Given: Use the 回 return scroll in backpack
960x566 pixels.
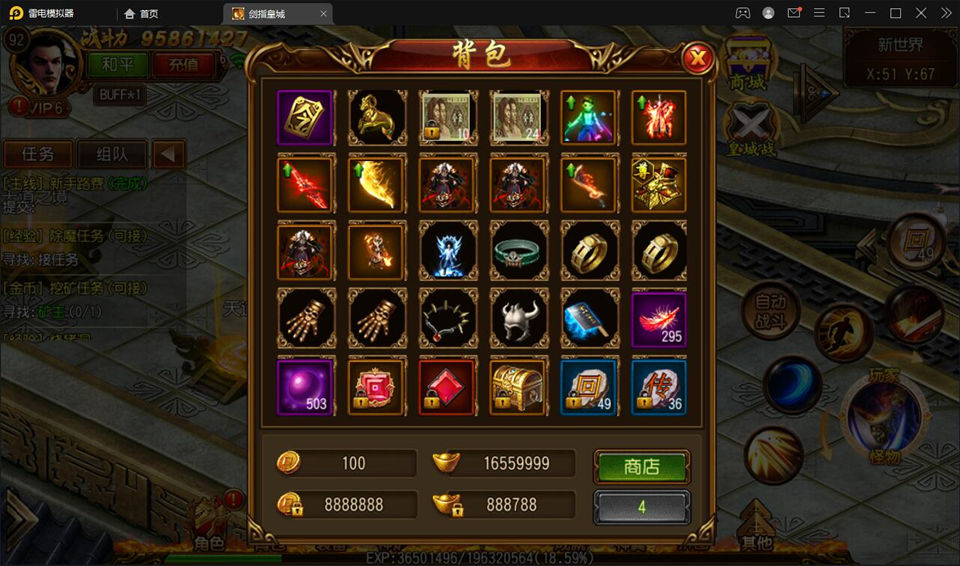Looking at the screenshot, I should click(x=588, y=386).
